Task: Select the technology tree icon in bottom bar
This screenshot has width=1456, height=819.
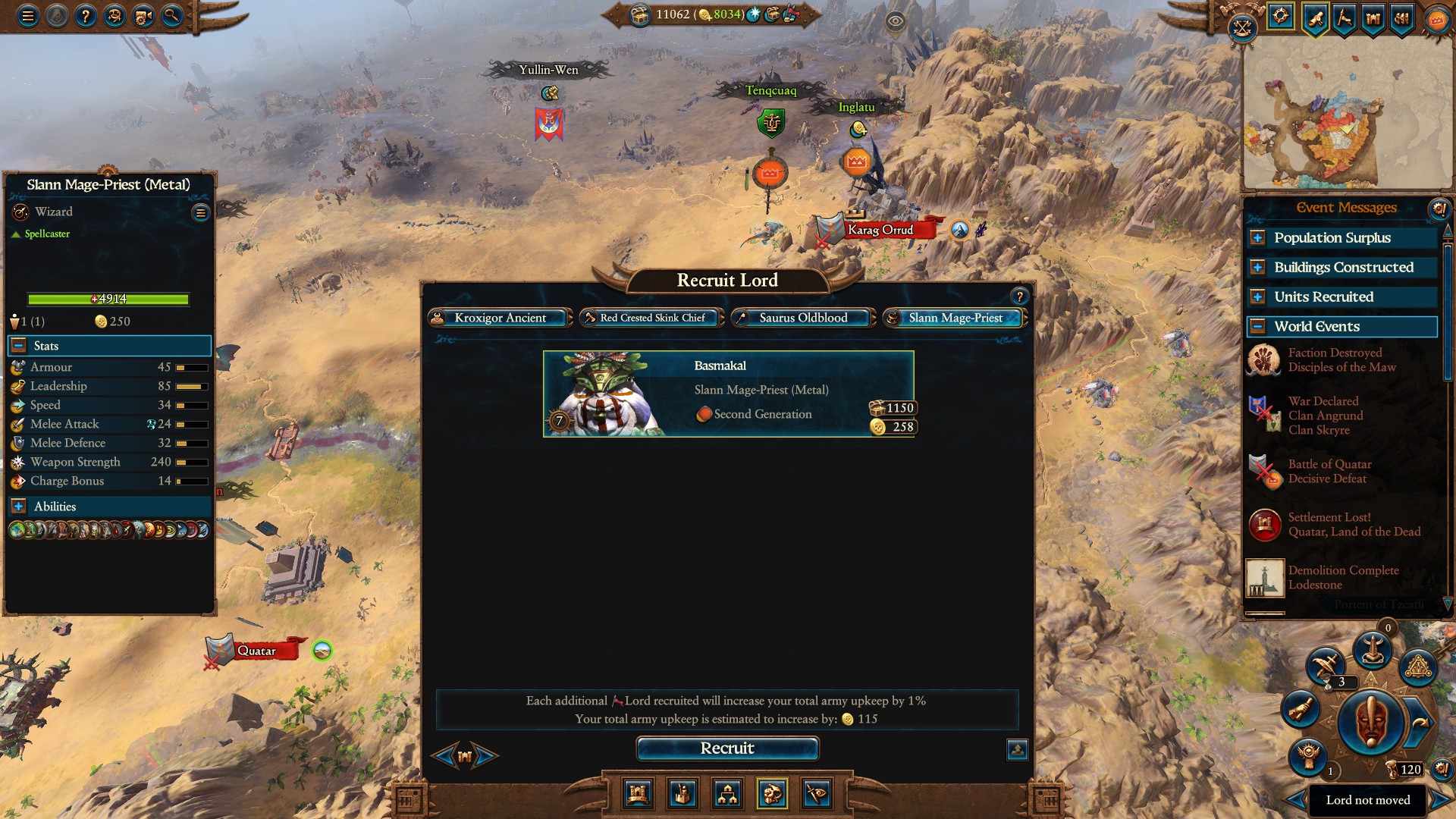Action: click(x=728, y=795)
